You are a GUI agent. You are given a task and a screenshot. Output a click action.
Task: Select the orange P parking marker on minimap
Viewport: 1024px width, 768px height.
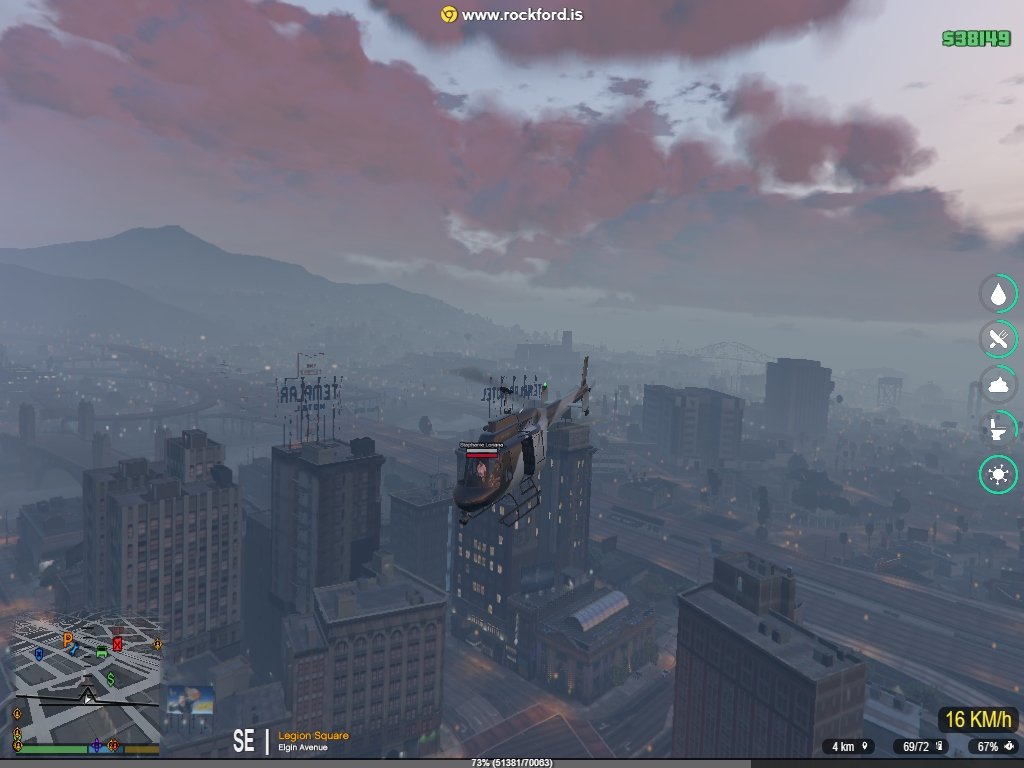tap(68, 639)
